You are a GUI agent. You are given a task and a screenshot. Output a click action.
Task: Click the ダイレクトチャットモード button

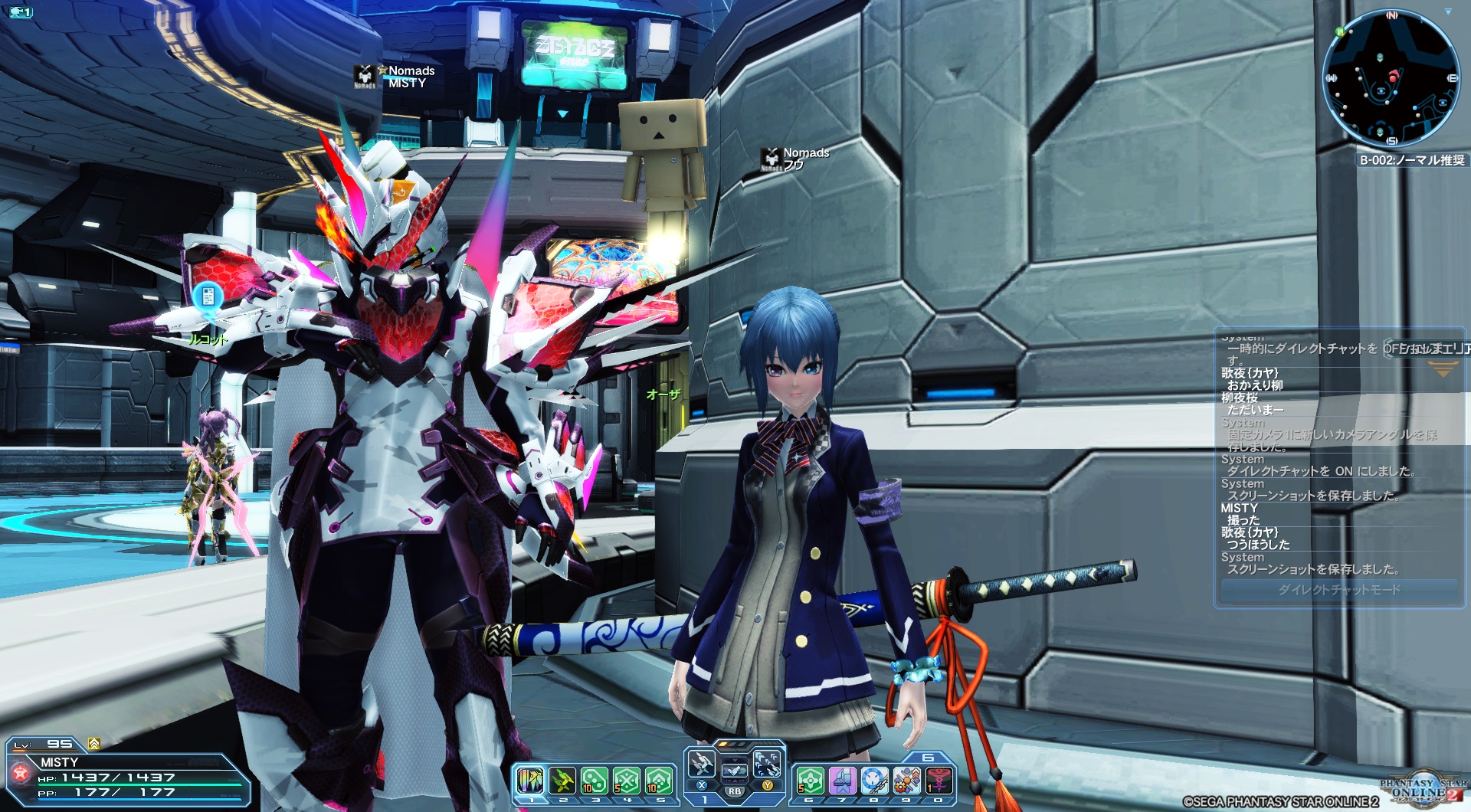click(x=1338, y=590)
